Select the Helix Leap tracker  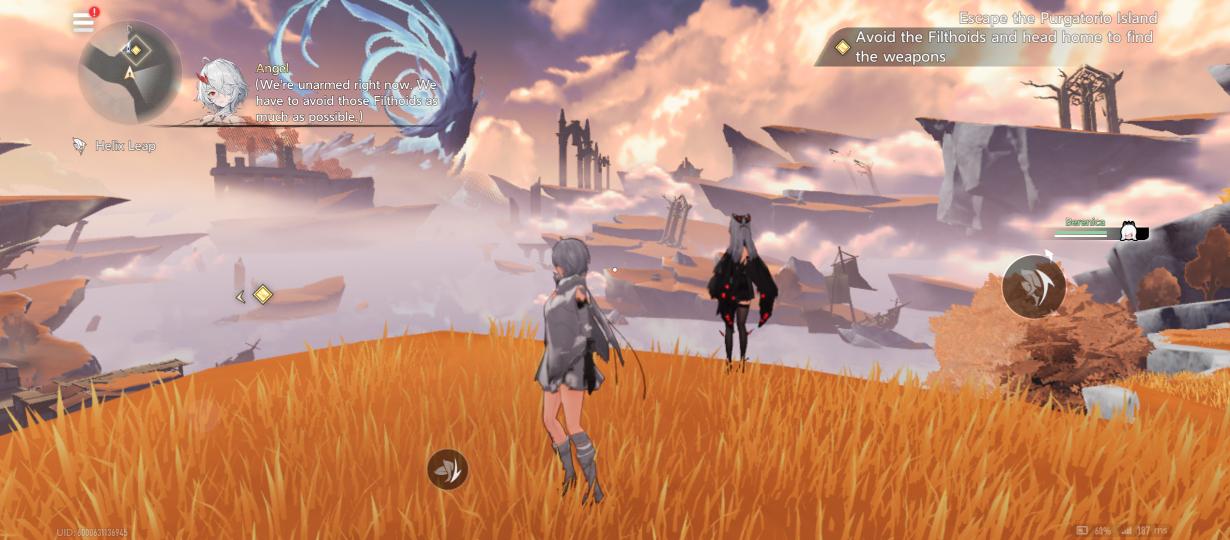[115, 146]
